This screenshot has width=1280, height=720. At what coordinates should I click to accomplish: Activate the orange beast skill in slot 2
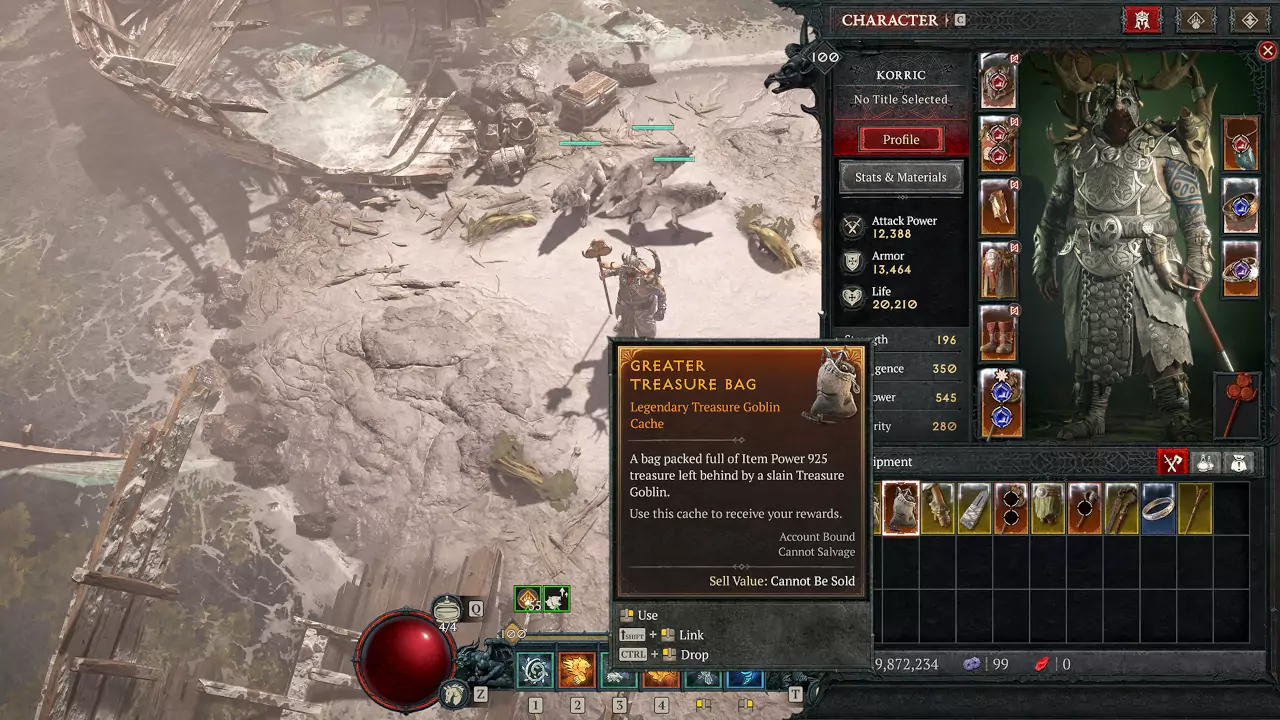pyautogui.click(x=577, y=669)
